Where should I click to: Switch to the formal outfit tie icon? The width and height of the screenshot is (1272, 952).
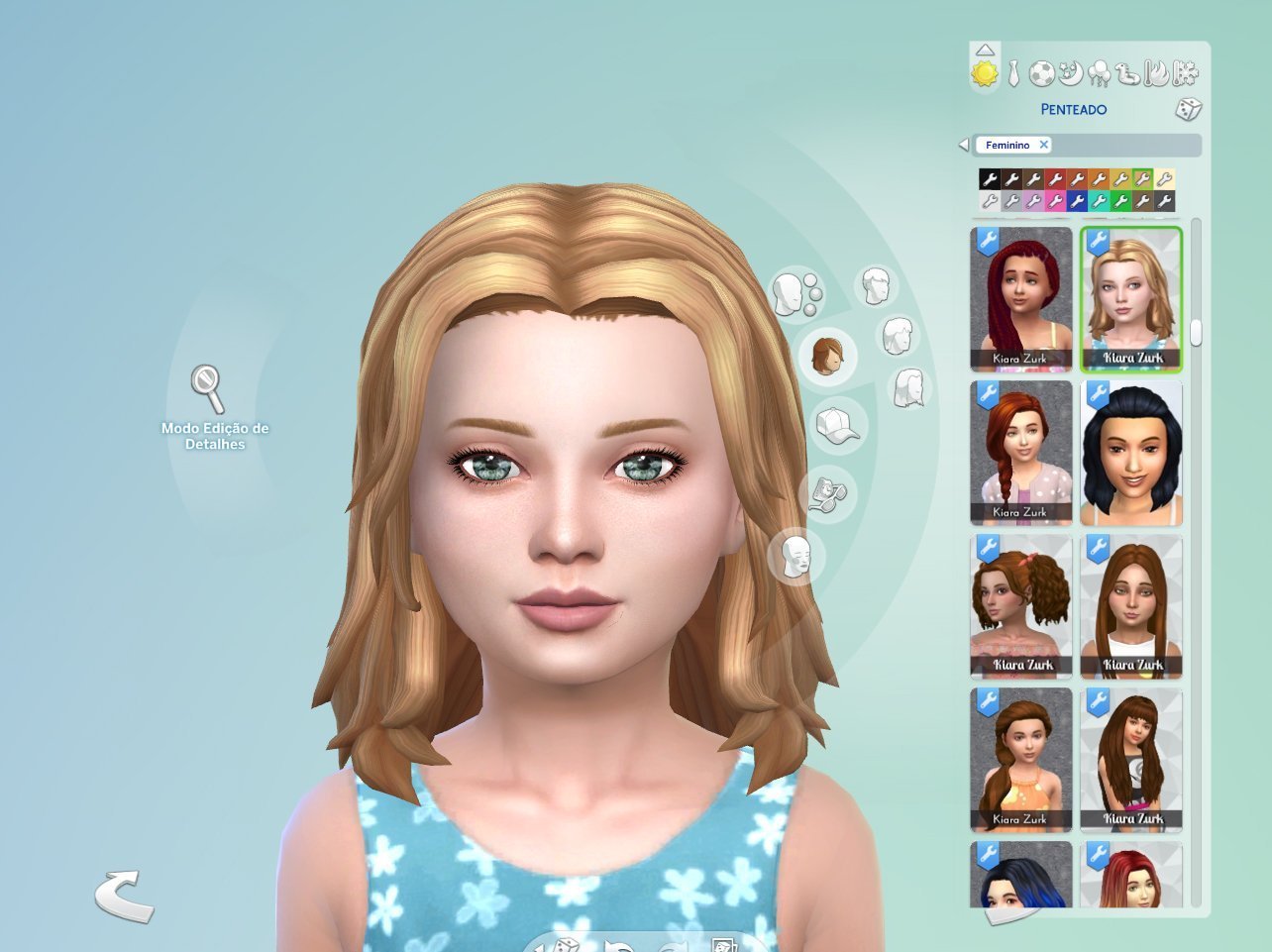click(x=1013, y=73)
